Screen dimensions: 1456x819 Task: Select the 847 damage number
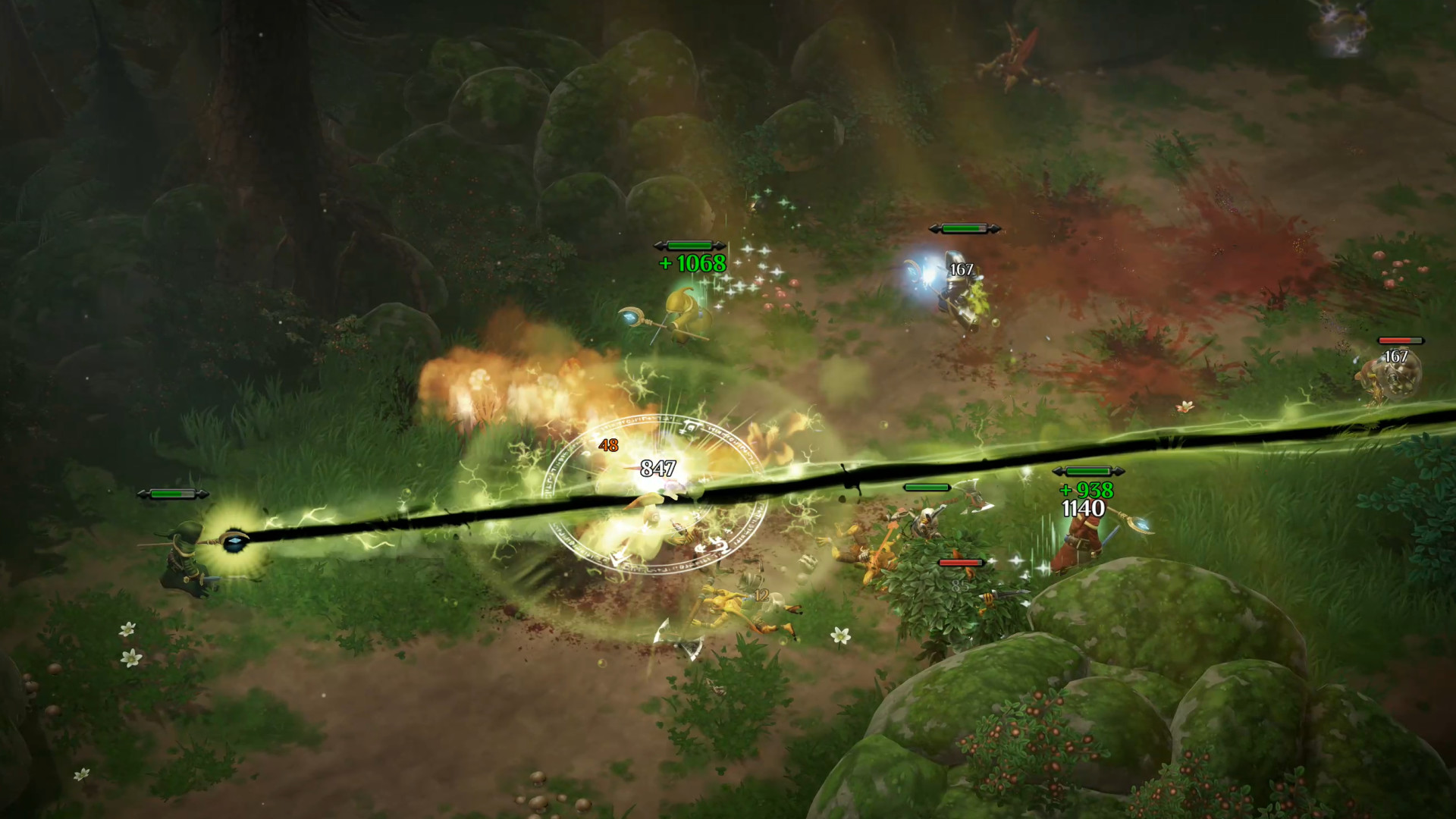click(658, 469)
